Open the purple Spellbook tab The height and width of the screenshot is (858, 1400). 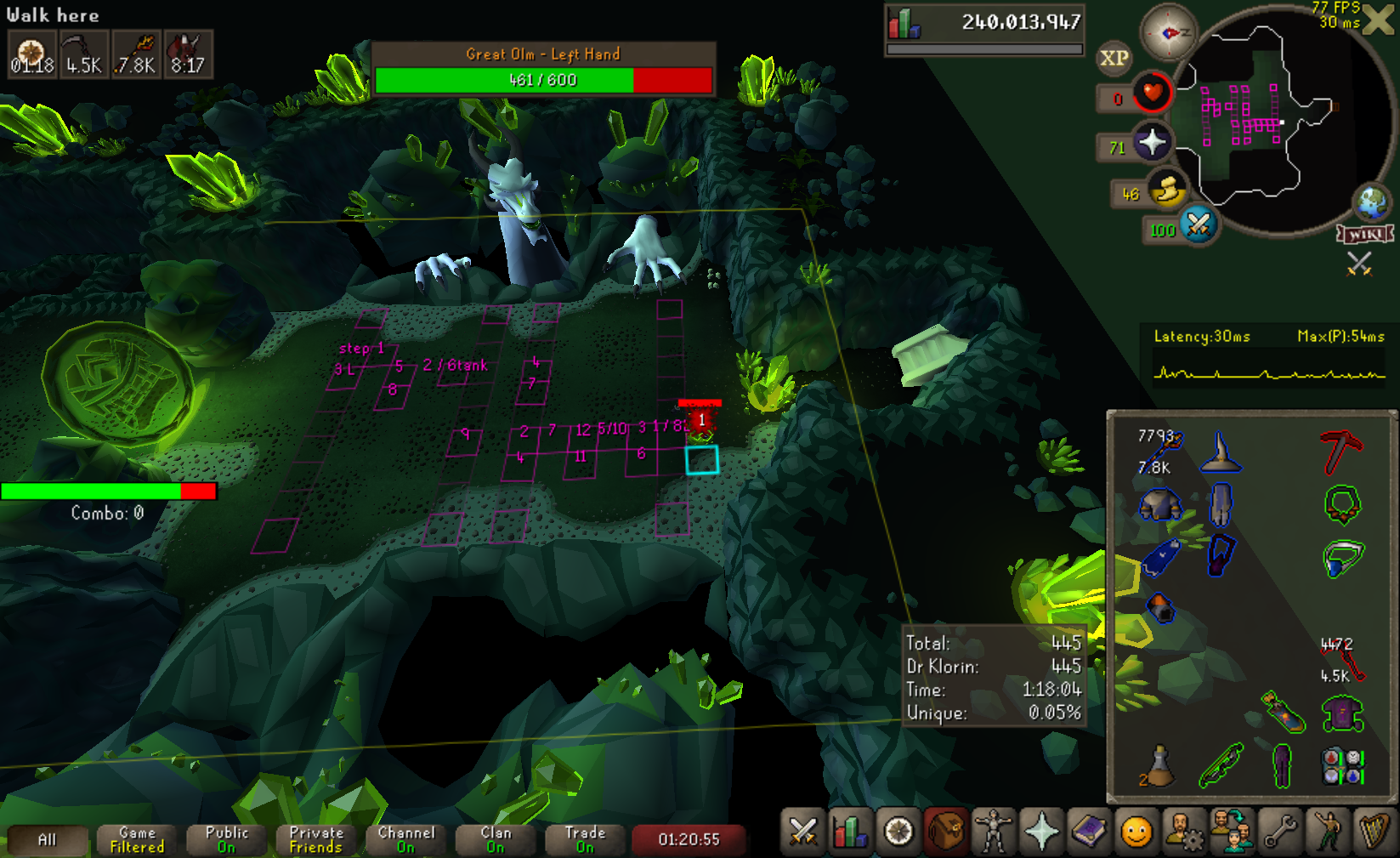(1089, 832)
